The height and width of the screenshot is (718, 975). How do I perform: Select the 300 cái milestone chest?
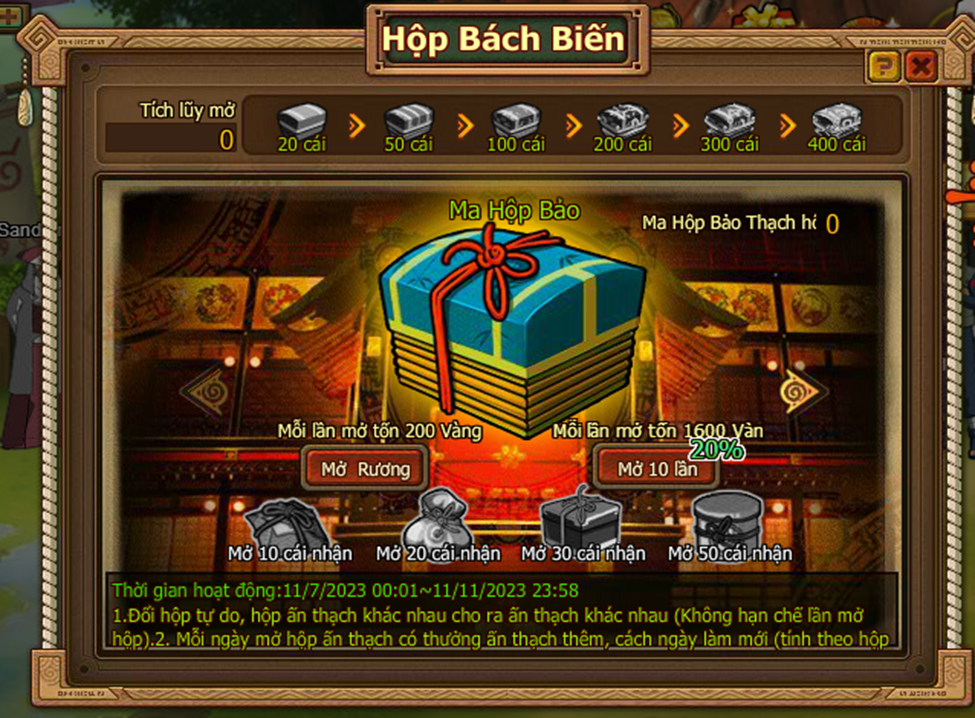pyautogui.click(x=729, y=120)
